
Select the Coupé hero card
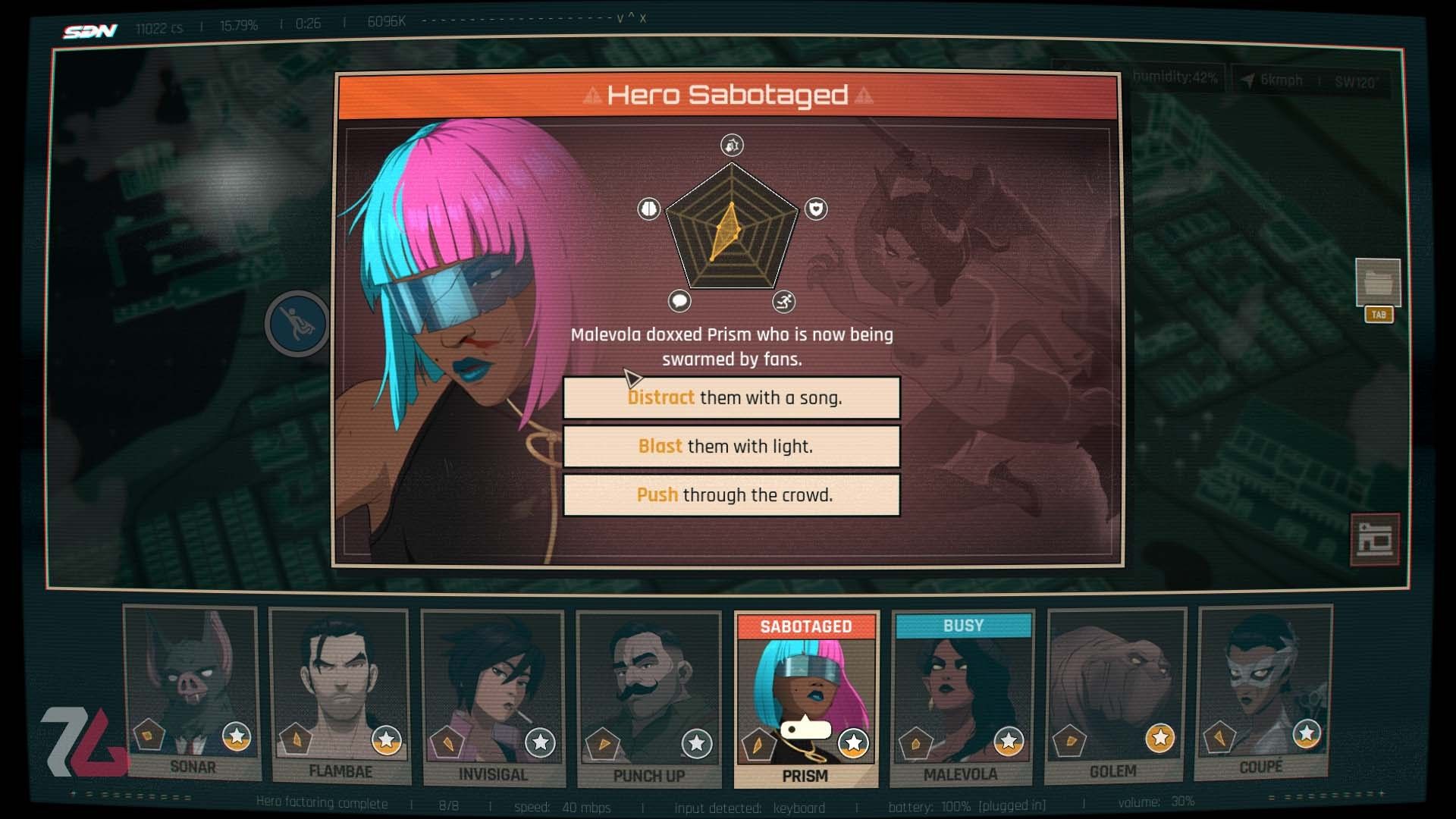[1263, 692]
